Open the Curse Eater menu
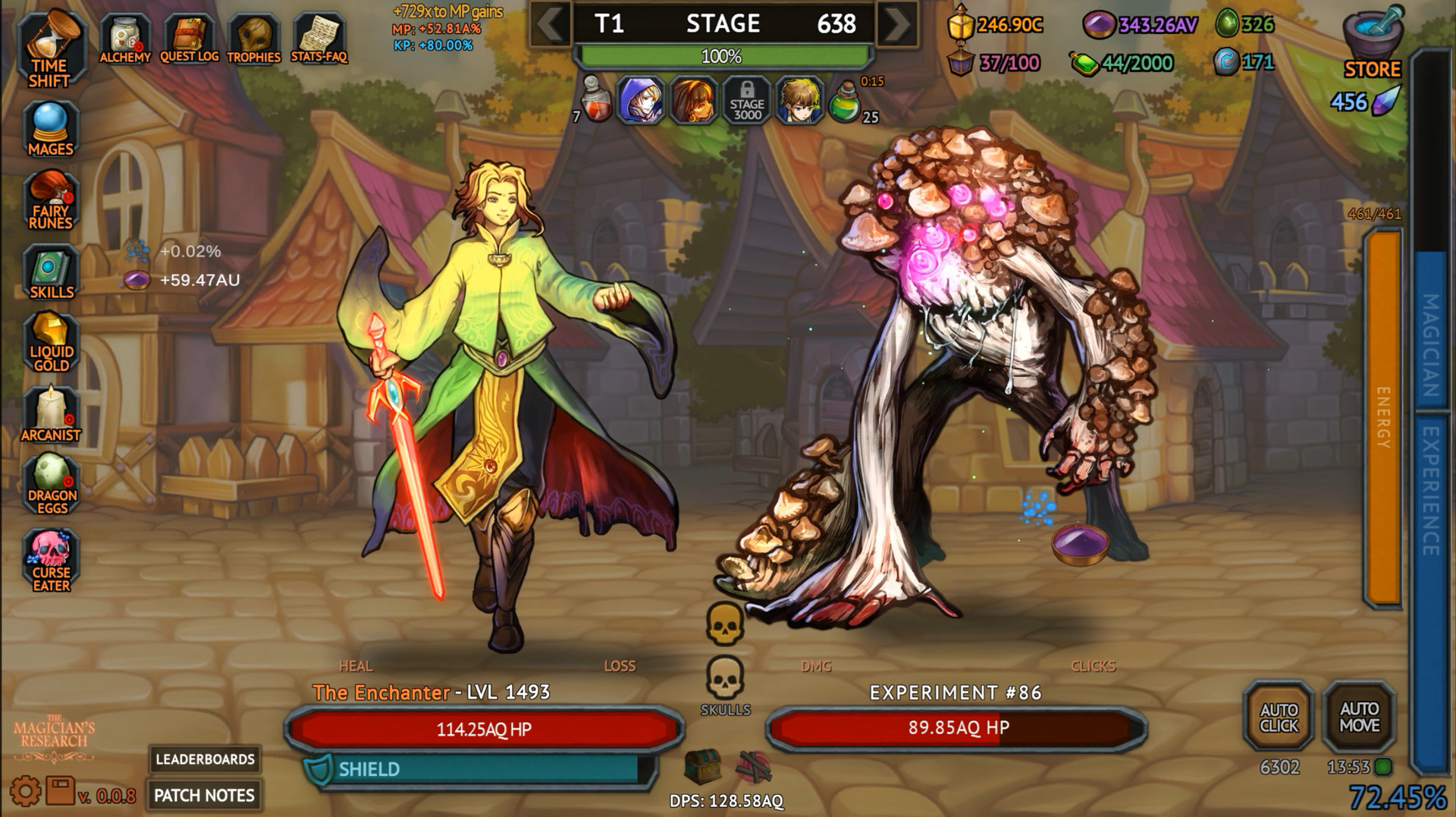1456x817 pixels. click(x=52, y=561)
